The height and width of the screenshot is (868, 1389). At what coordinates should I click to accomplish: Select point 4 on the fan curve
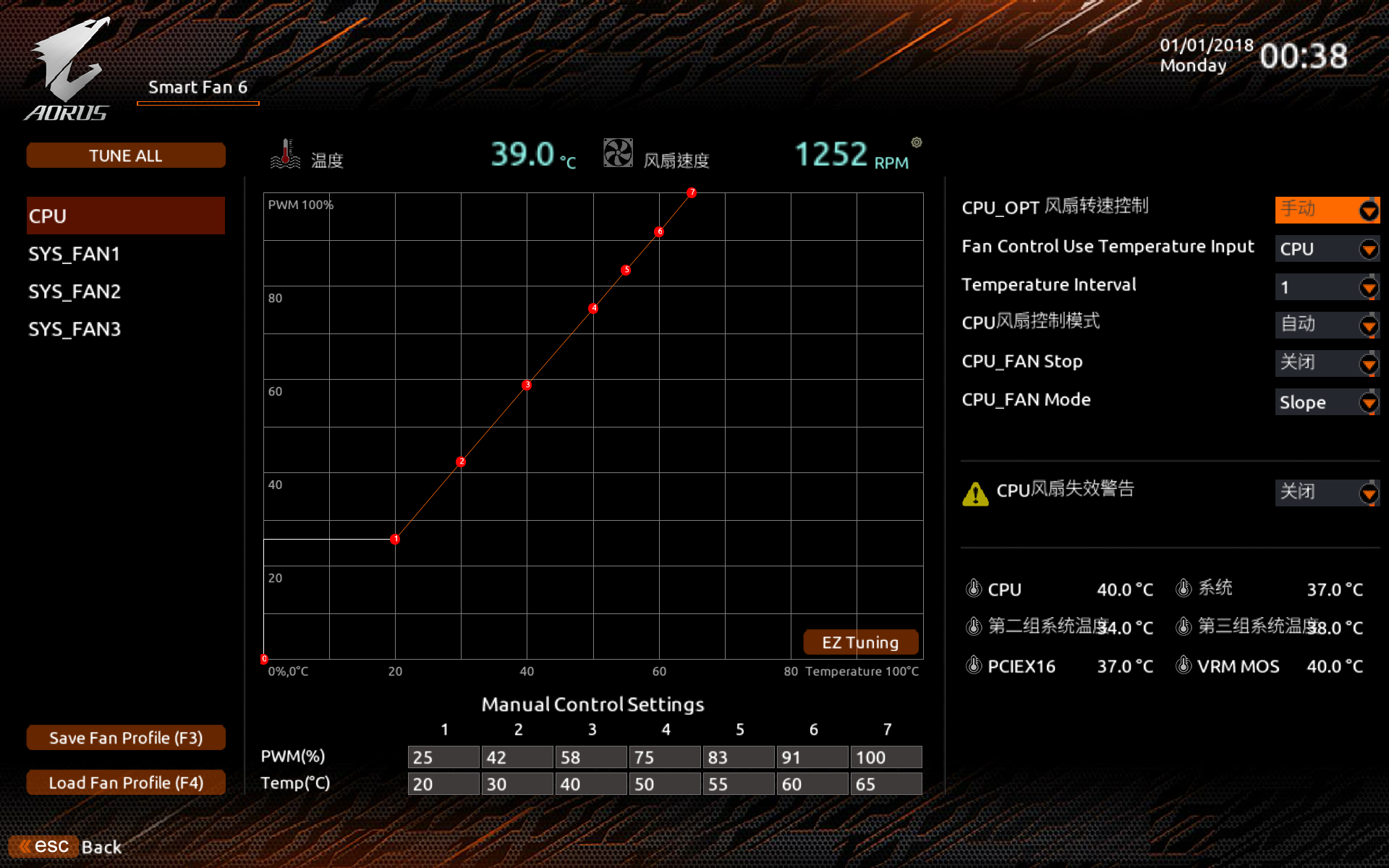(x=592, y=308)
